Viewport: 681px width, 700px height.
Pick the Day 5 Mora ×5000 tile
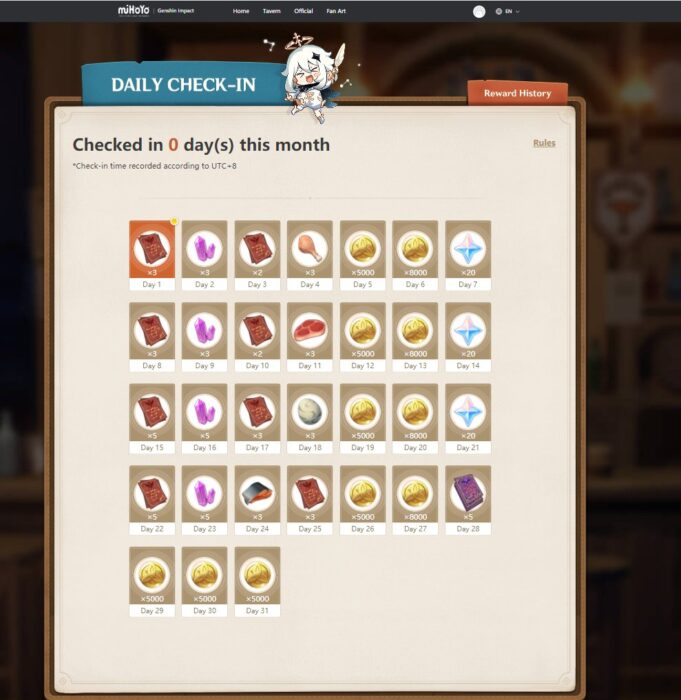pyautogui.click(x=362, y=249)
